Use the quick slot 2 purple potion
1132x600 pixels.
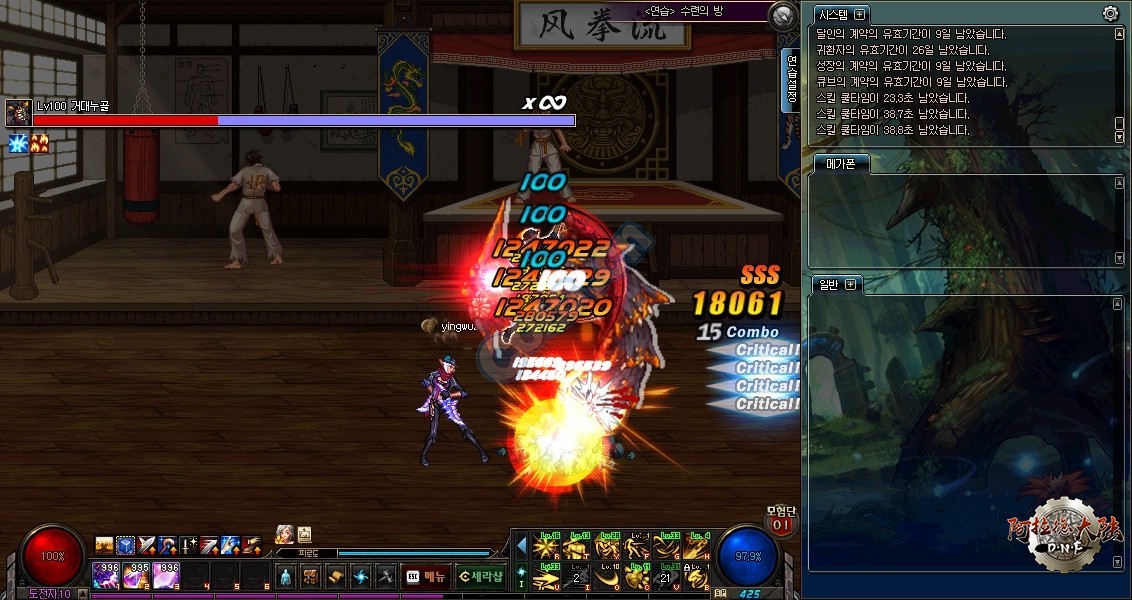coord(137,575)
